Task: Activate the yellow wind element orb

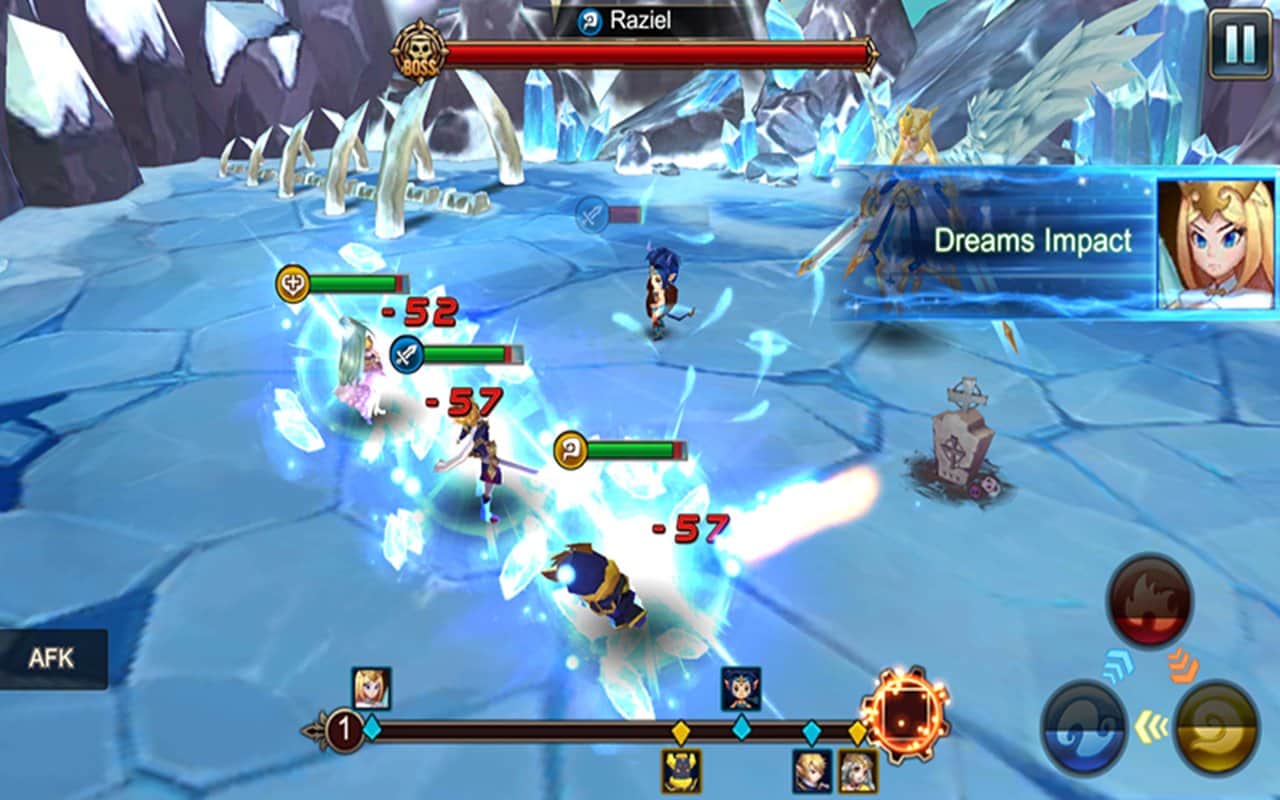Action: [x=1216, y=727]
